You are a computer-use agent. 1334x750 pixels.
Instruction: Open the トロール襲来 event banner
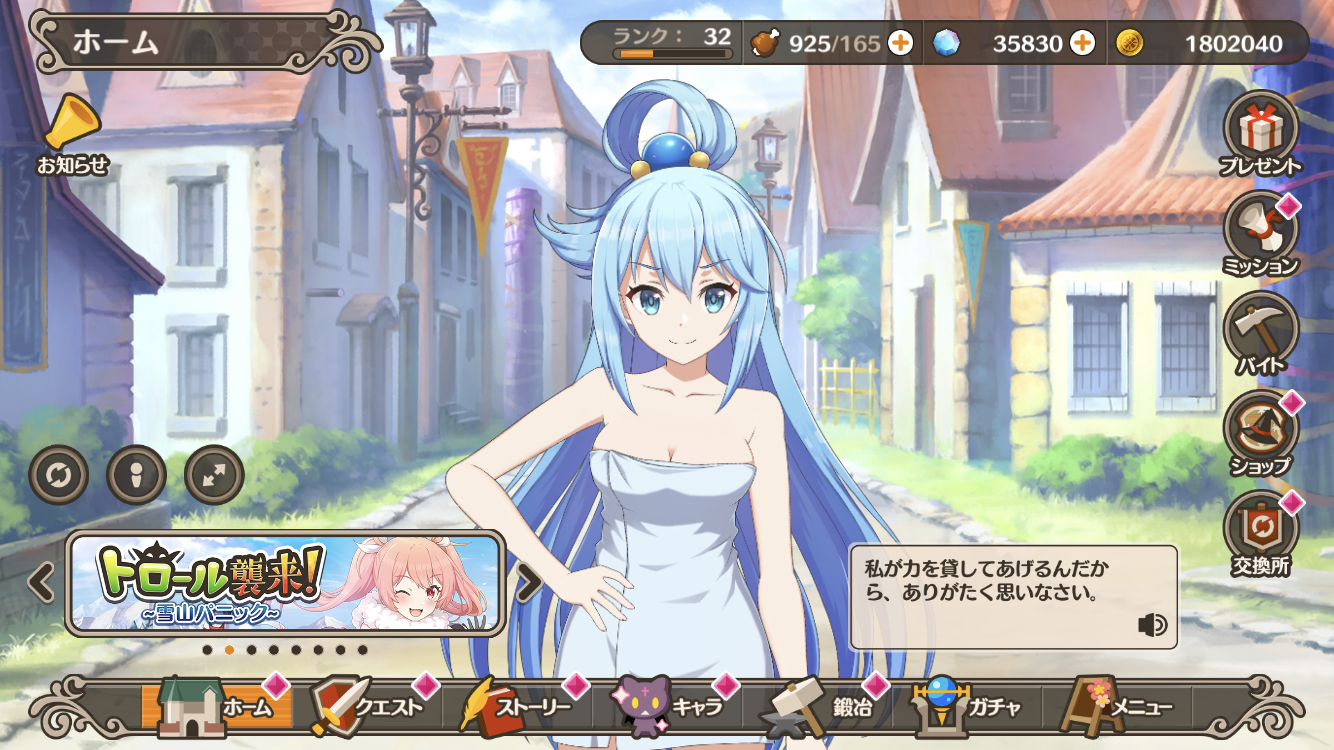(x=284, y=583)
